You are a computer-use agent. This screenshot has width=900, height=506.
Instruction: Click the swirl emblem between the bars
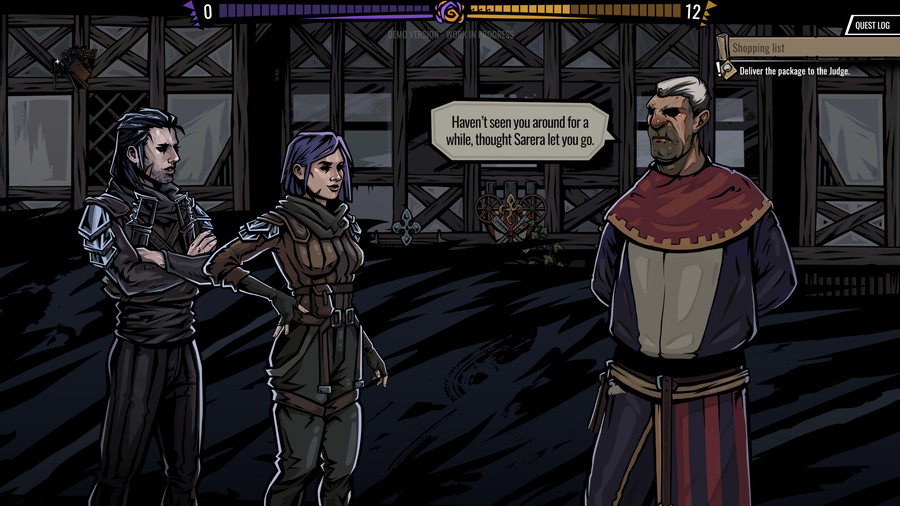point(451,12)
